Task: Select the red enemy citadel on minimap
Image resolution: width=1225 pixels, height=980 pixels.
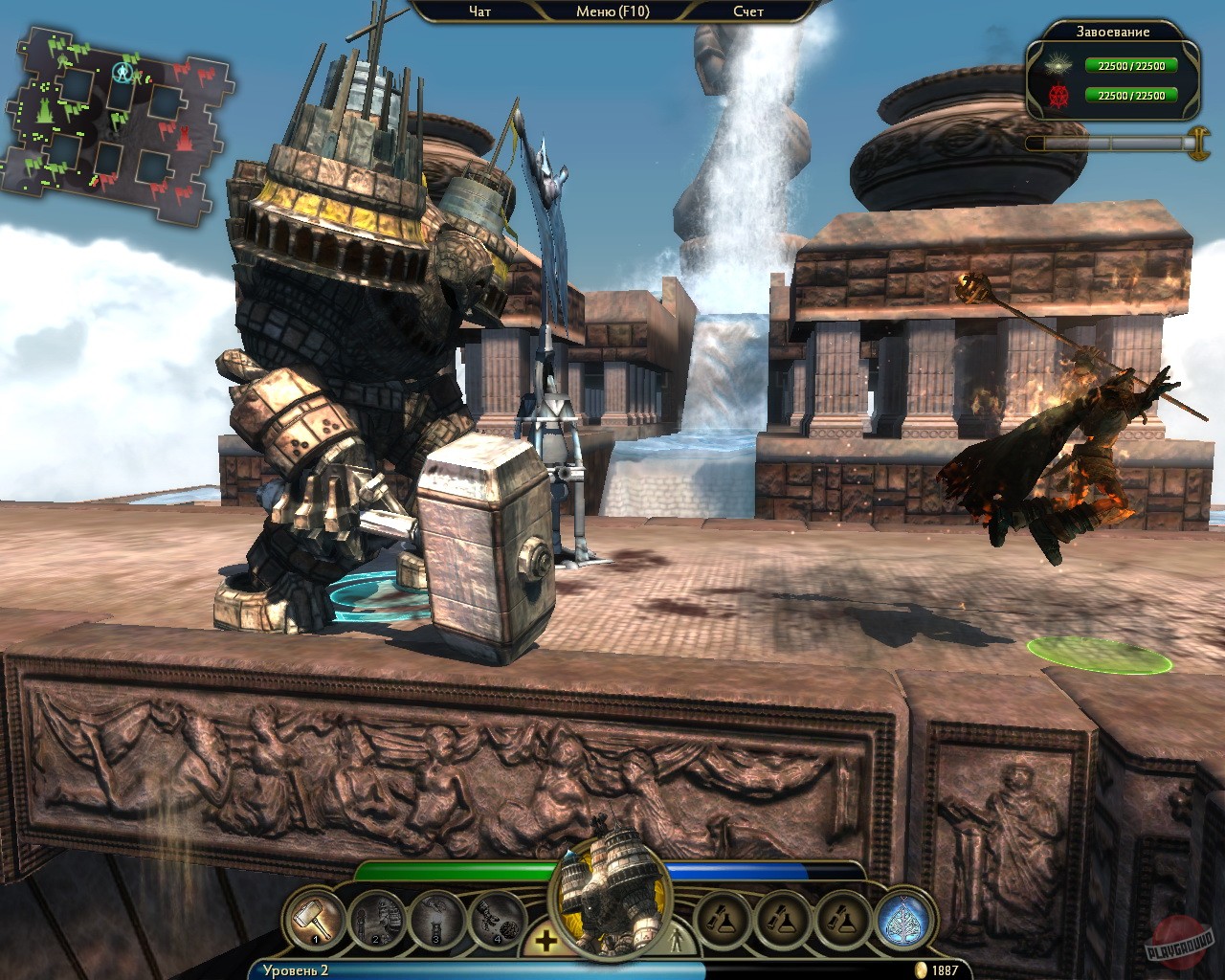Action: 187,140
